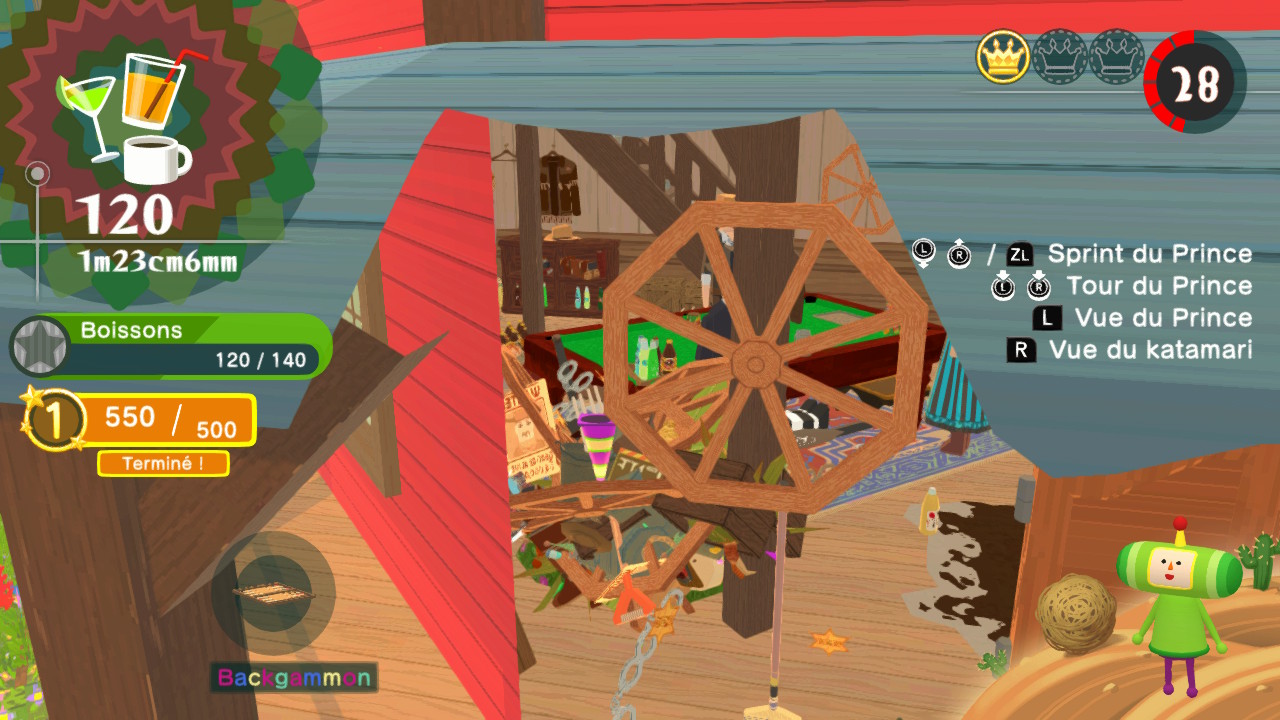Select the Boissons objective tracker
The image size is (1280, 720).
click(x=172, y=346)
